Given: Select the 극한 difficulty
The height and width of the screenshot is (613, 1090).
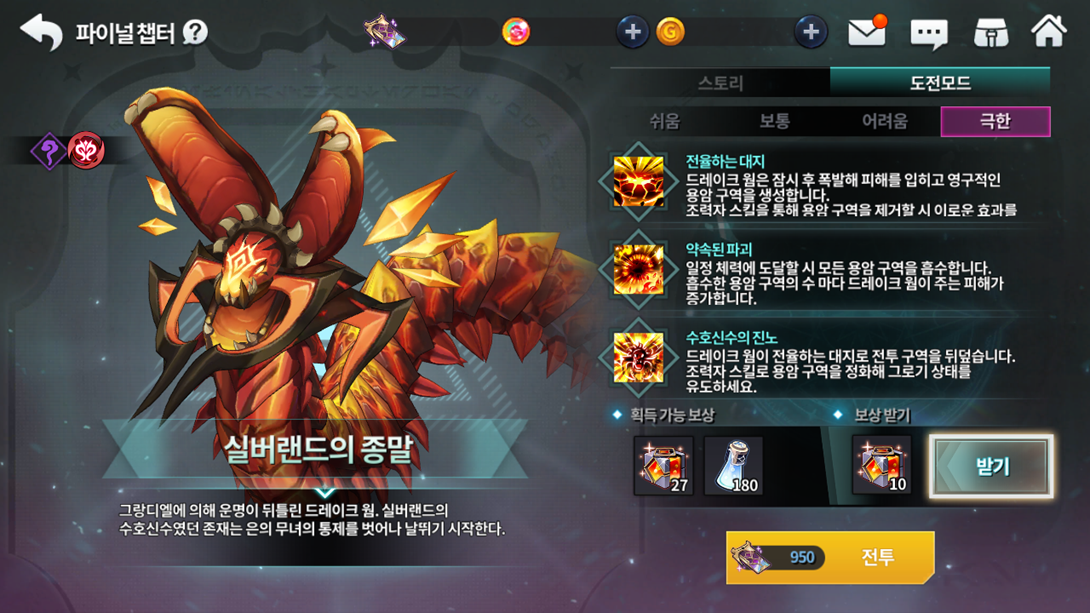Looking at the screenshot, I should [995, 122].
